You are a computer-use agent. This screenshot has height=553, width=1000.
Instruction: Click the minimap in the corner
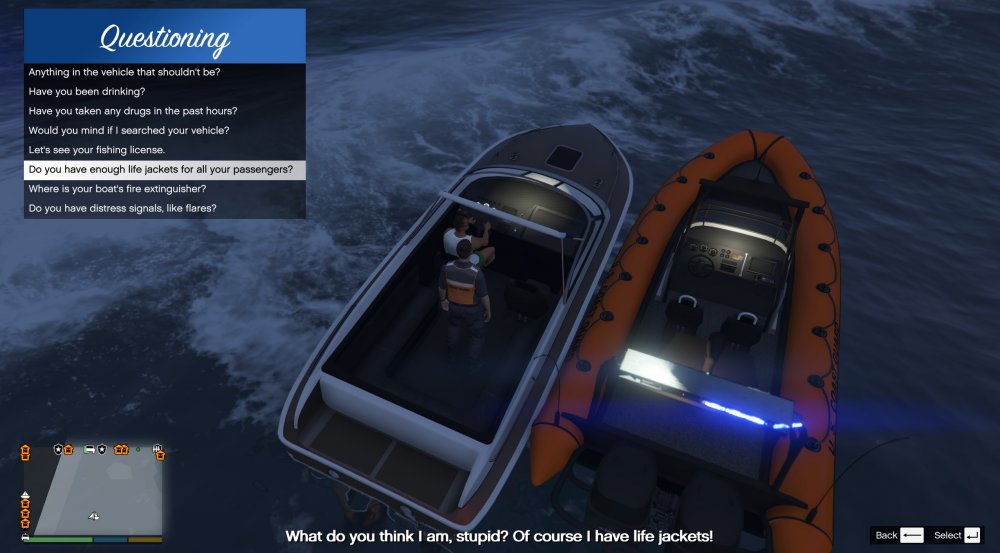pyautogui.click(x=92, y=490)
